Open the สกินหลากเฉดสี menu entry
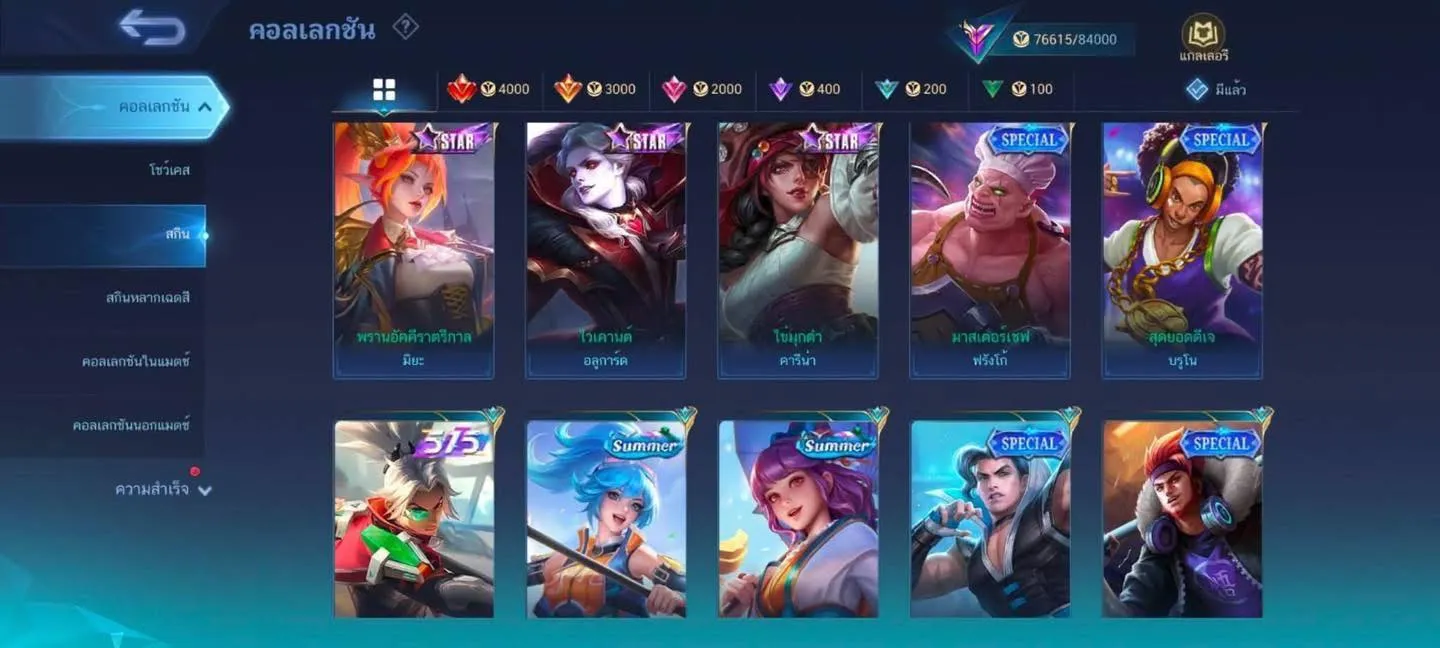The width and height of the screenshot is (1440, 648). pyautogui.click(x=147, y=298)
